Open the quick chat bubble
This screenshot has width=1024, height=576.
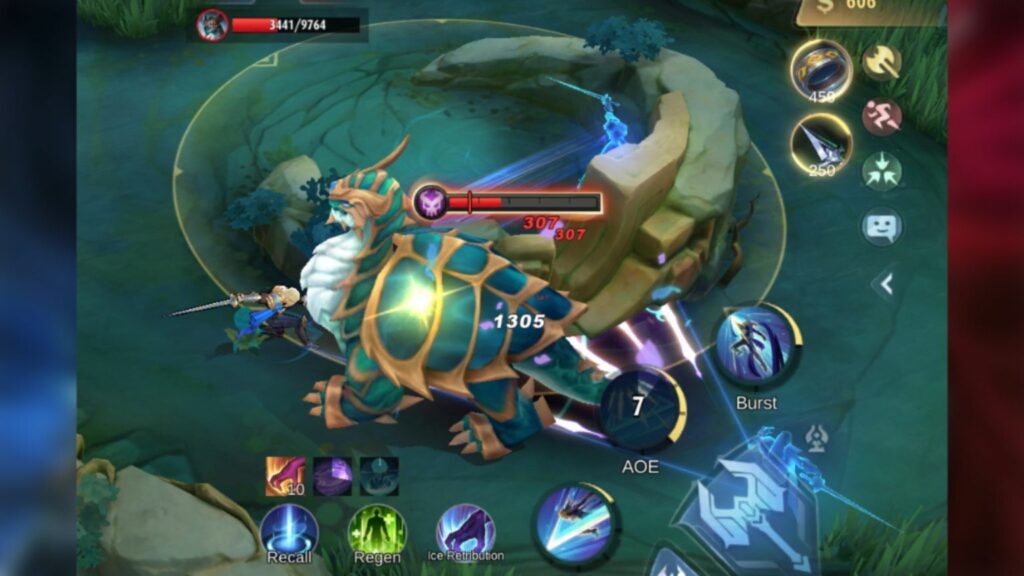pyautogui.click(x=881, y=226)
